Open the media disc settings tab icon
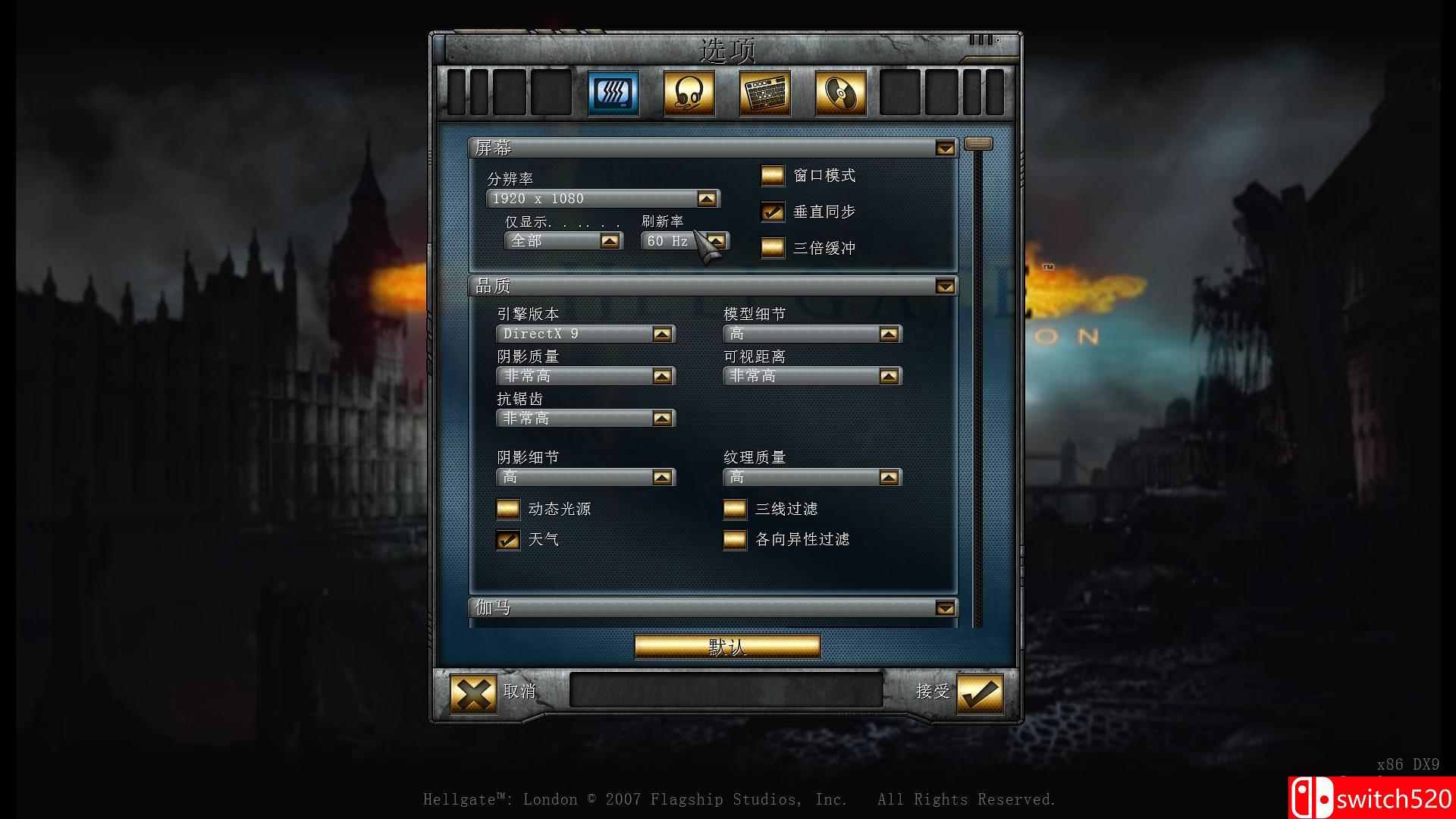1456x819 pixels. [838, 93]
